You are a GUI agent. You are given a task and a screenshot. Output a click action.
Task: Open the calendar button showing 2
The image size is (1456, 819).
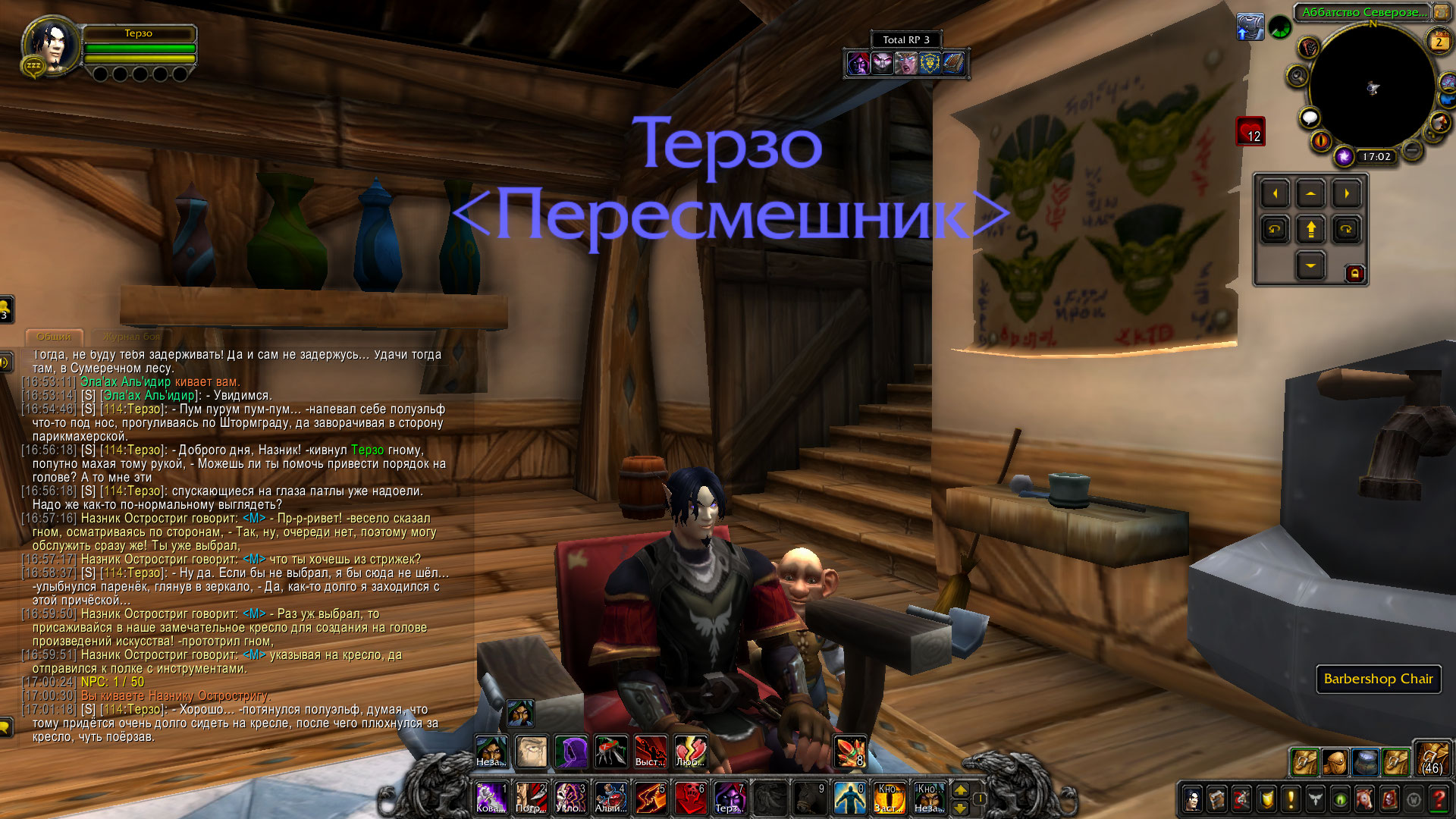point(1439,42)
